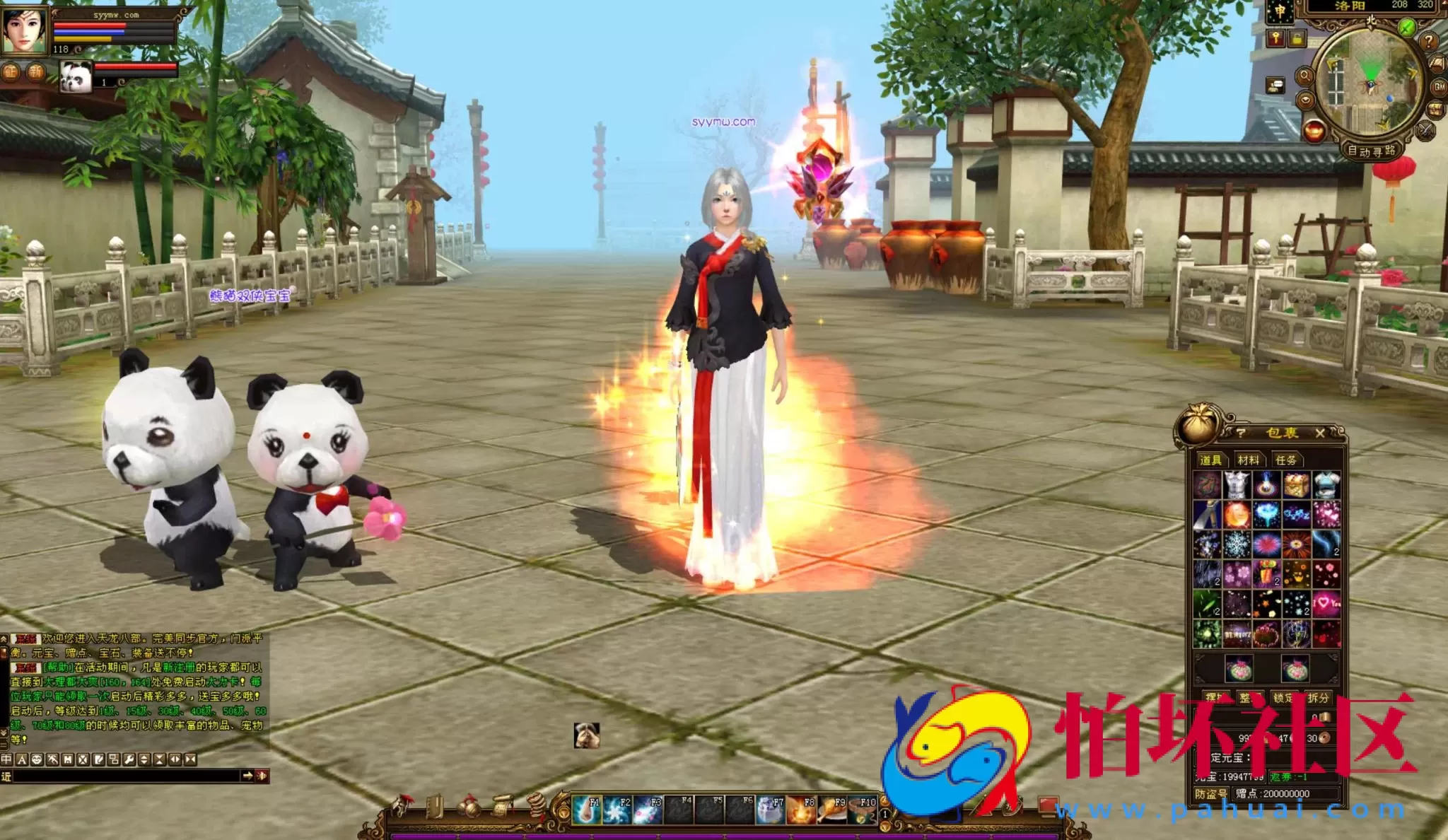Open the help question-mark icon on the bag panel

[x=1241, y=432]
